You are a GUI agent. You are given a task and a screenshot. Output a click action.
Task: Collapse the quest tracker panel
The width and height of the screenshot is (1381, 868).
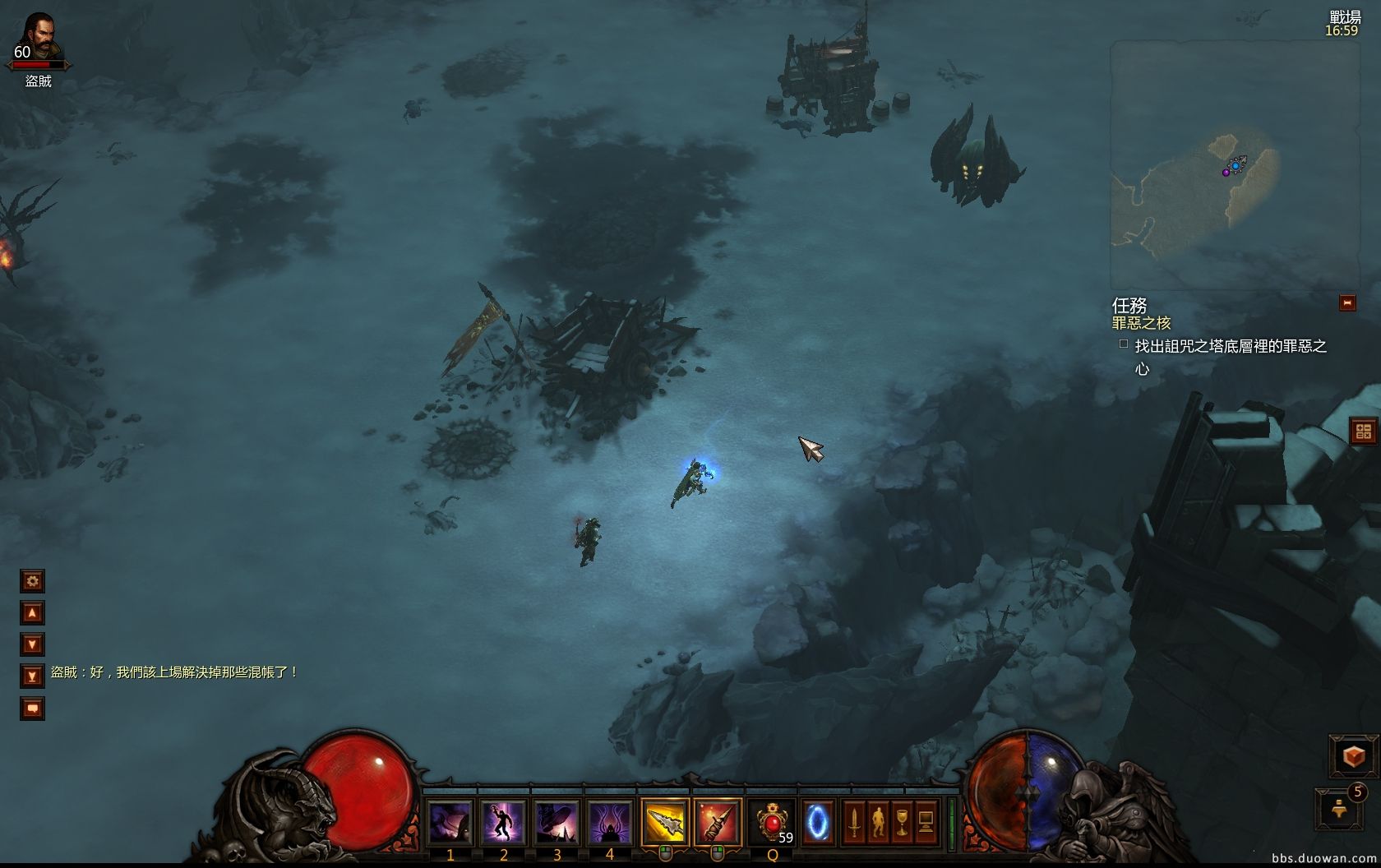pos(1347,302)
